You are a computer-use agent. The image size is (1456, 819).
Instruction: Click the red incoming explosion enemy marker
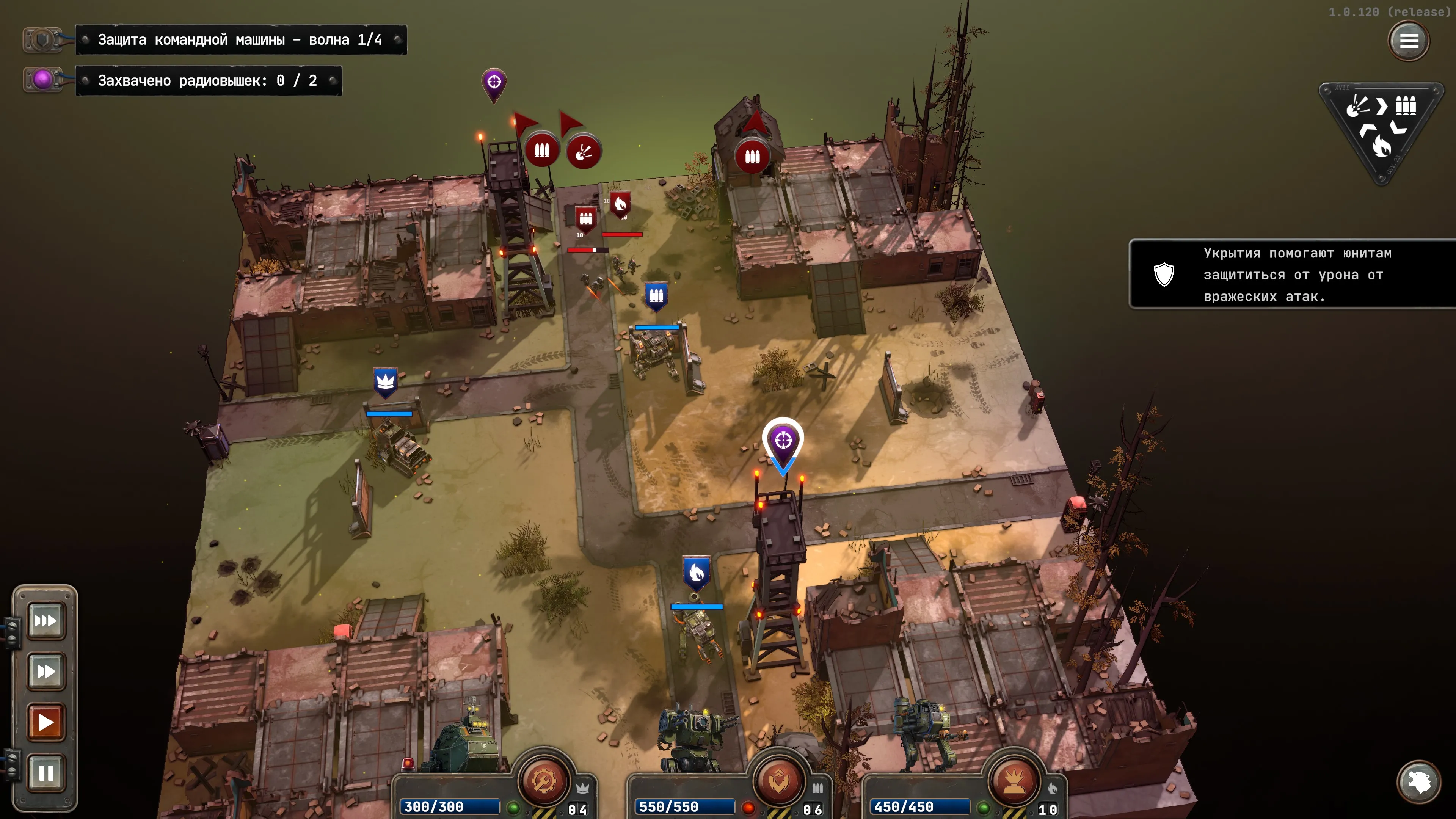[x=584, y=152]
